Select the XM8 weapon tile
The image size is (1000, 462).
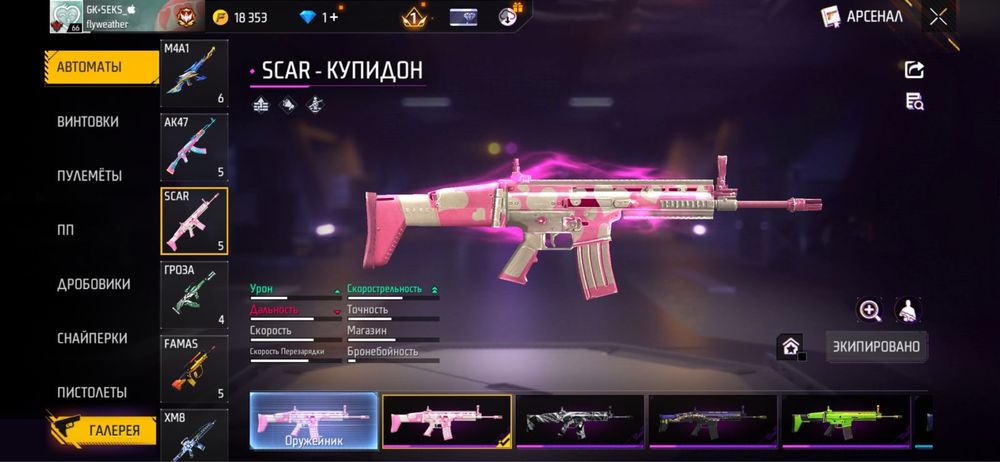point(194,434)
